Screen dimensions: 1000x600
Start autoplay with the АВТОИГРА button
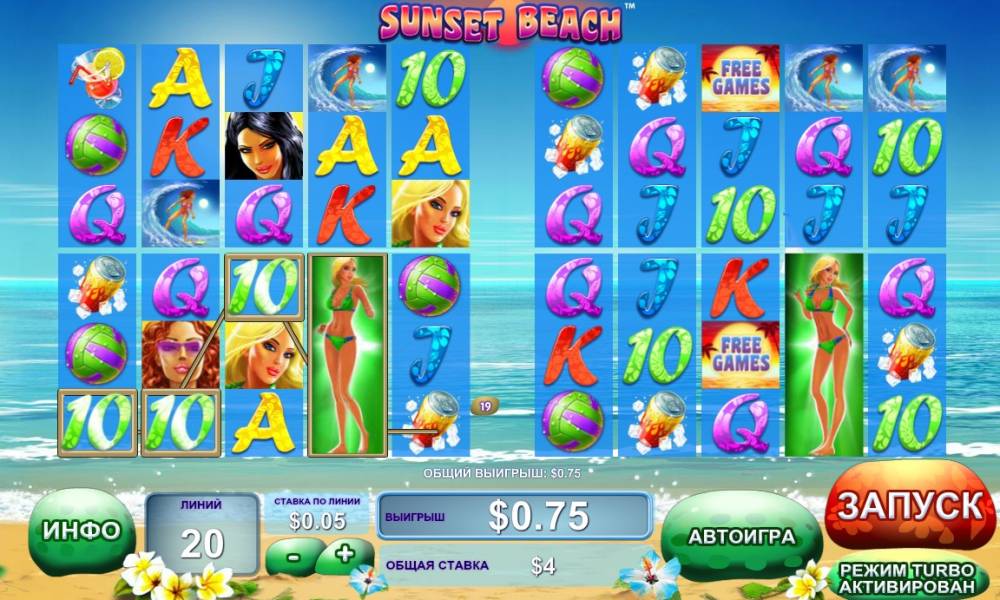coord(741,536)
